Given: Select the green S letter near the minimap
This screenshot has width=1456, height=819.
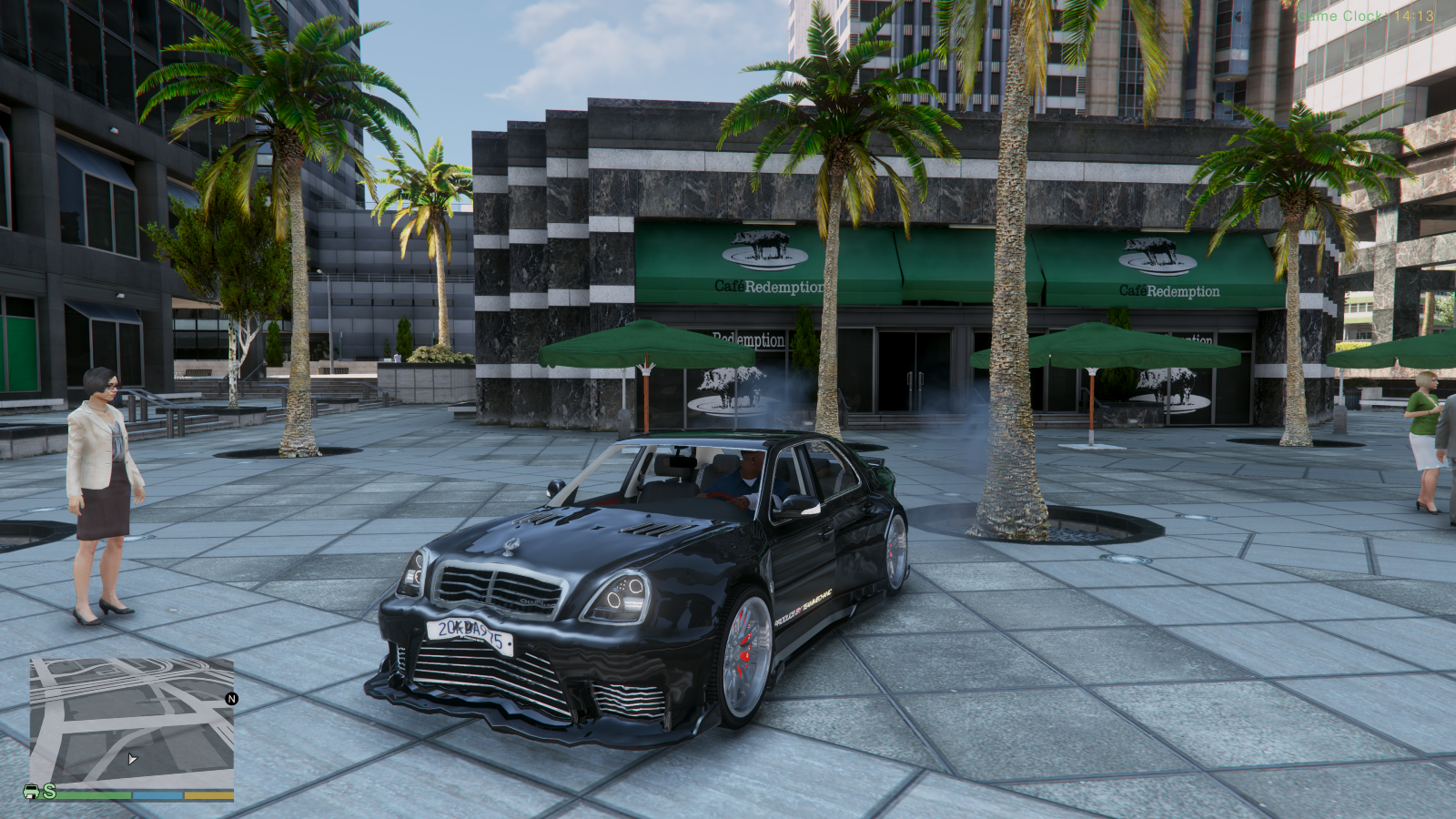Looking at the screenshot, I should pos(51,790).
